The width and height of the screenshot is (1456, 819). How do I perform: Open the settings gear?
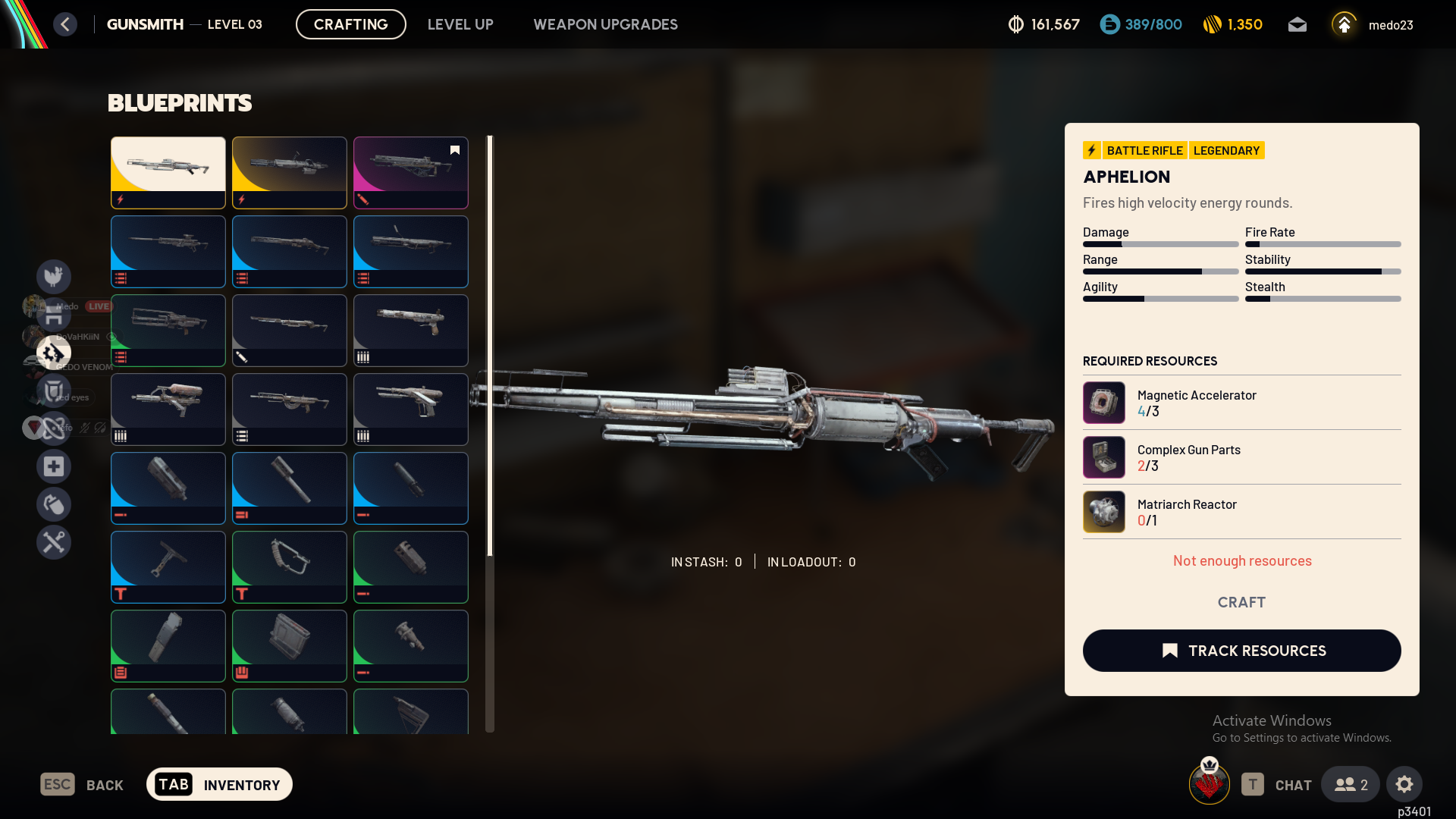tap(1404, 784)
